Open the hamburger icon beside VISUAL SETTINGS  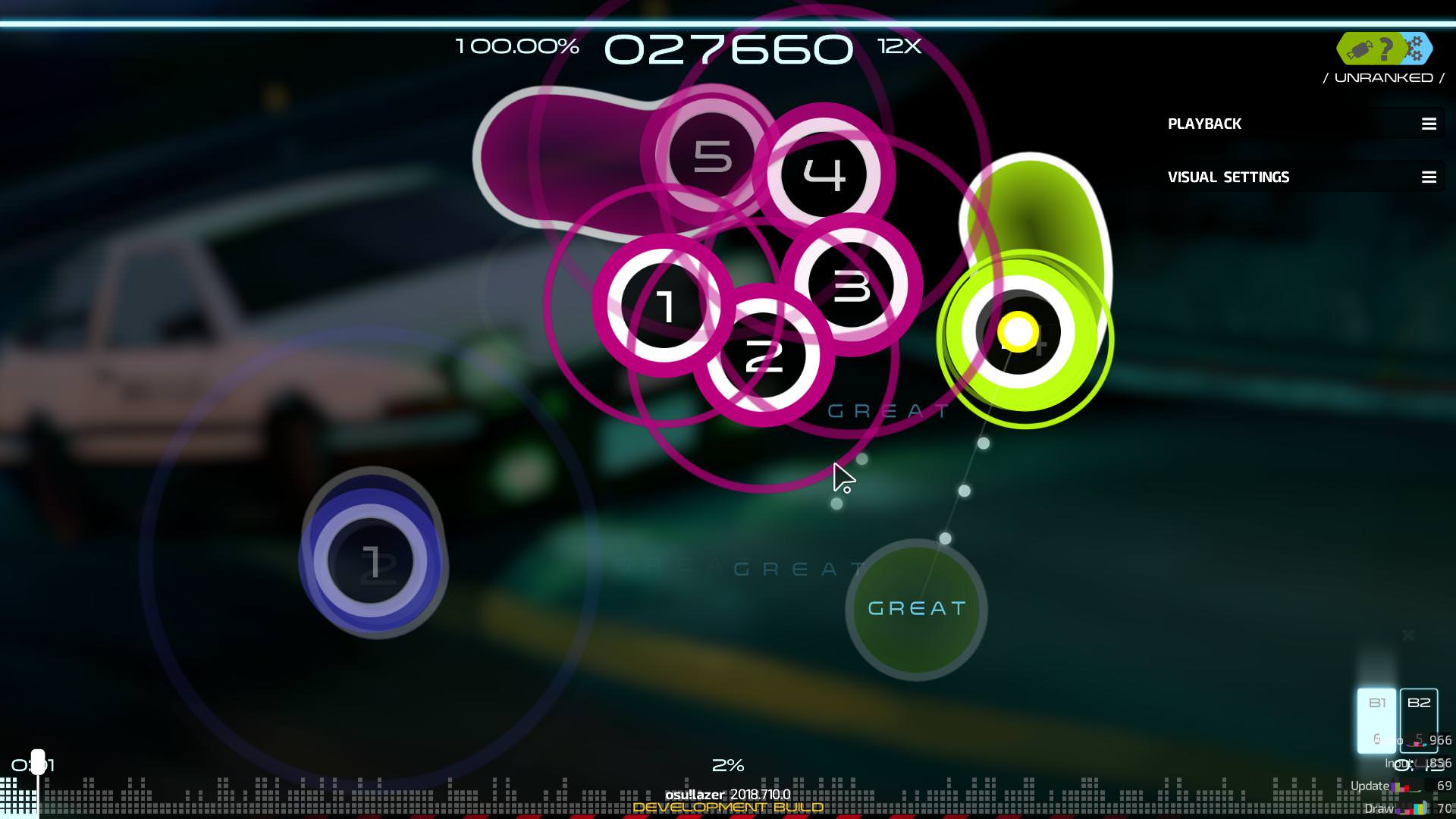tap(1429, 177)
